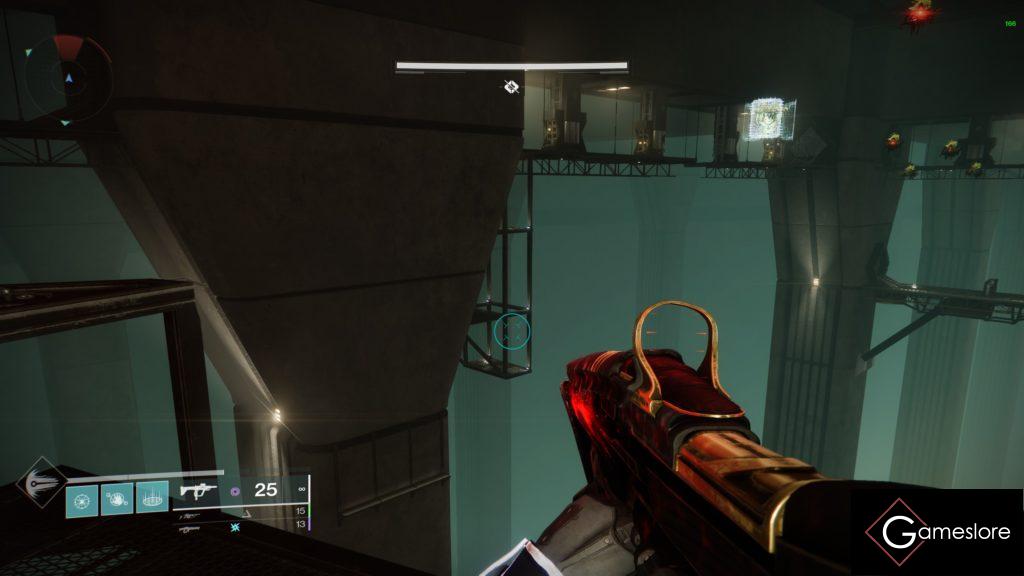Use the melee ability icon

(118, 497)
